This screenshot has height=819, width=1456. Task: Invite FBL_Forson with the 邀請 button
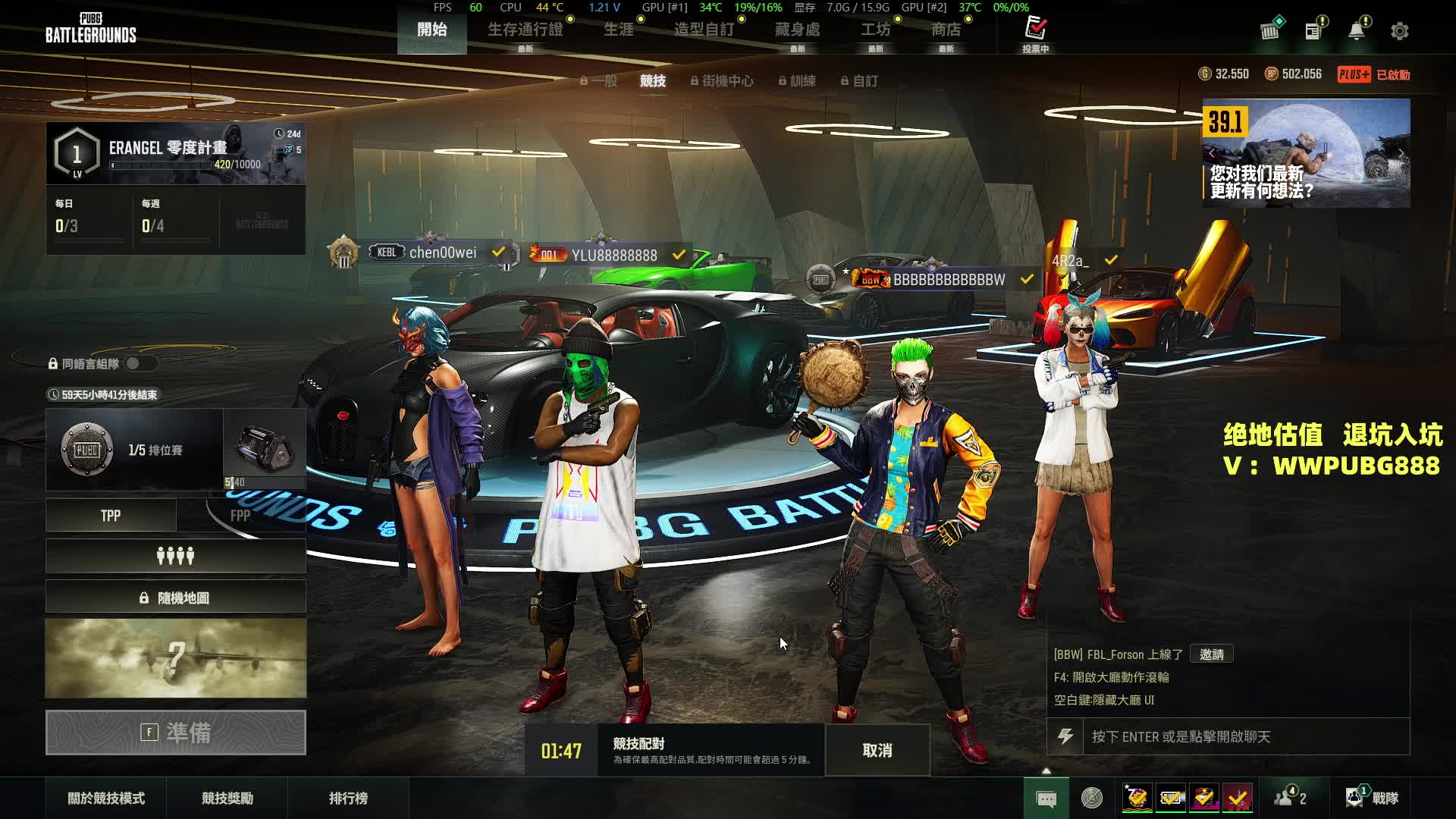coord(1211,654)
